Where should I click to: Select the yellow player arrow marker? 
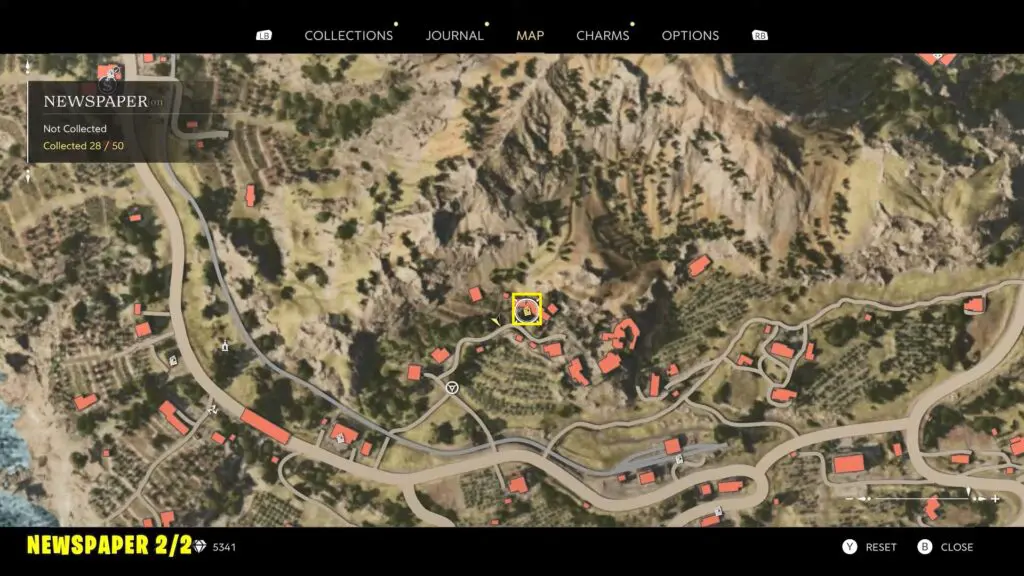496,321
